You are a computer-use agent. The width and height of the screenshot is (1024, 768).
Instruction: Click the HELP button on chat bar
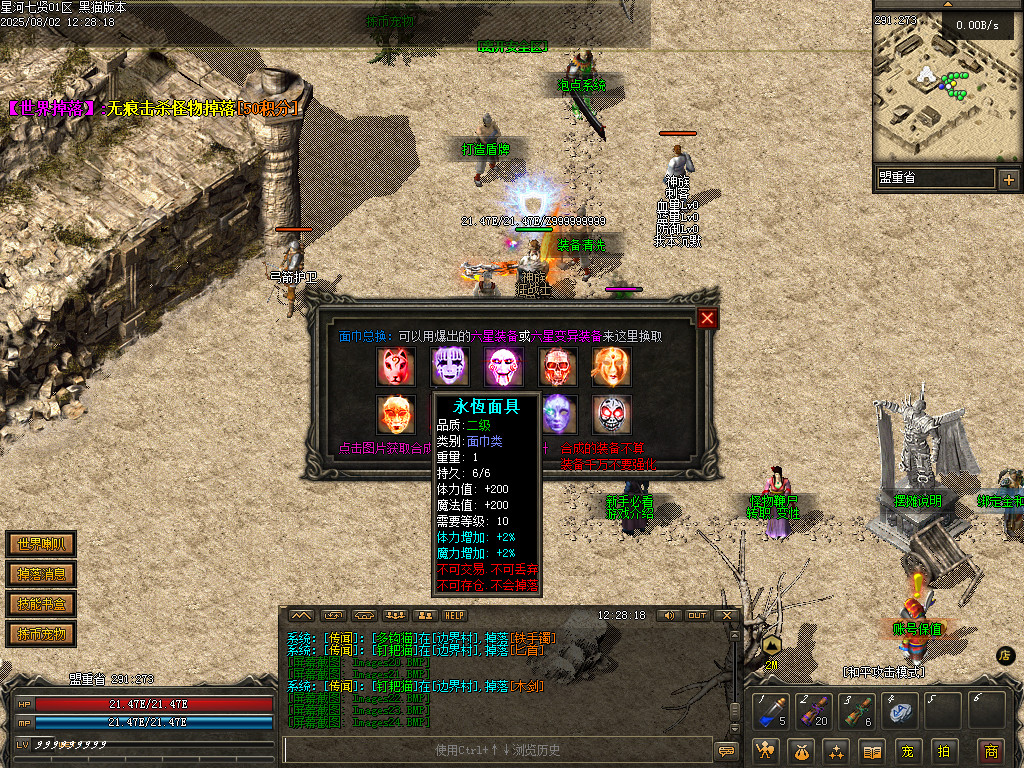[455, 615]
